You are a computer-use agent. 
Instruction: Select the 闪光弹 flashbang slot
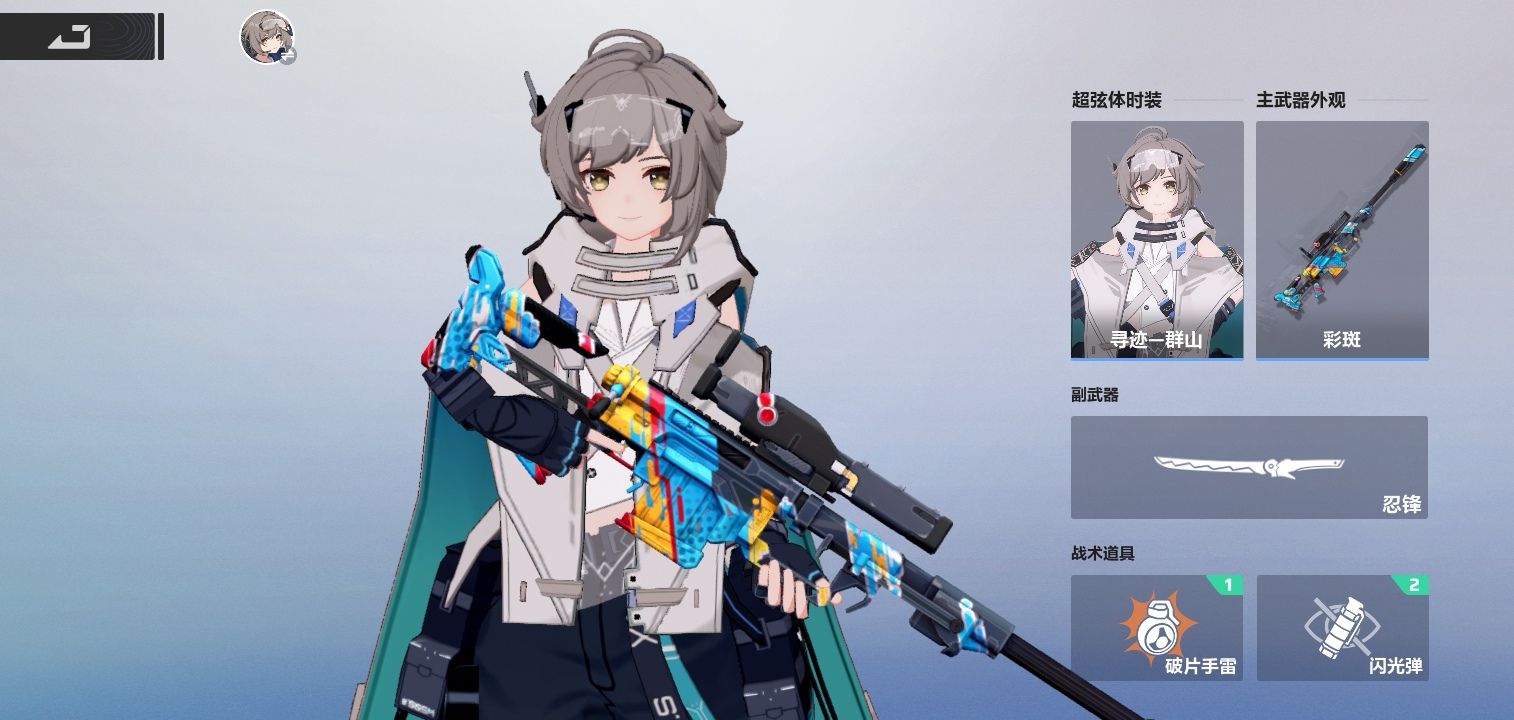coord(1342,628)
